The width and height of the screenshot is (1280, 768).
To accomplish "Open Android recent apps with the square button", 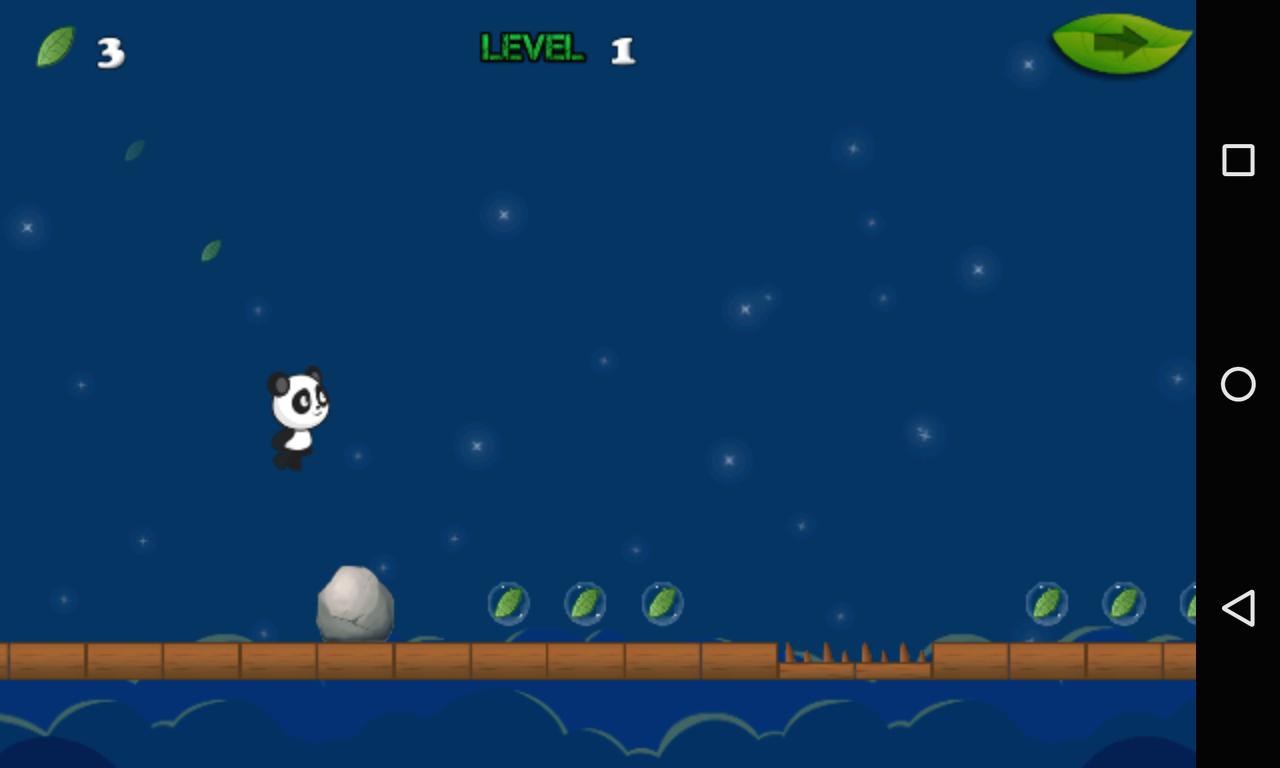I will click(x=1237, y=158).
